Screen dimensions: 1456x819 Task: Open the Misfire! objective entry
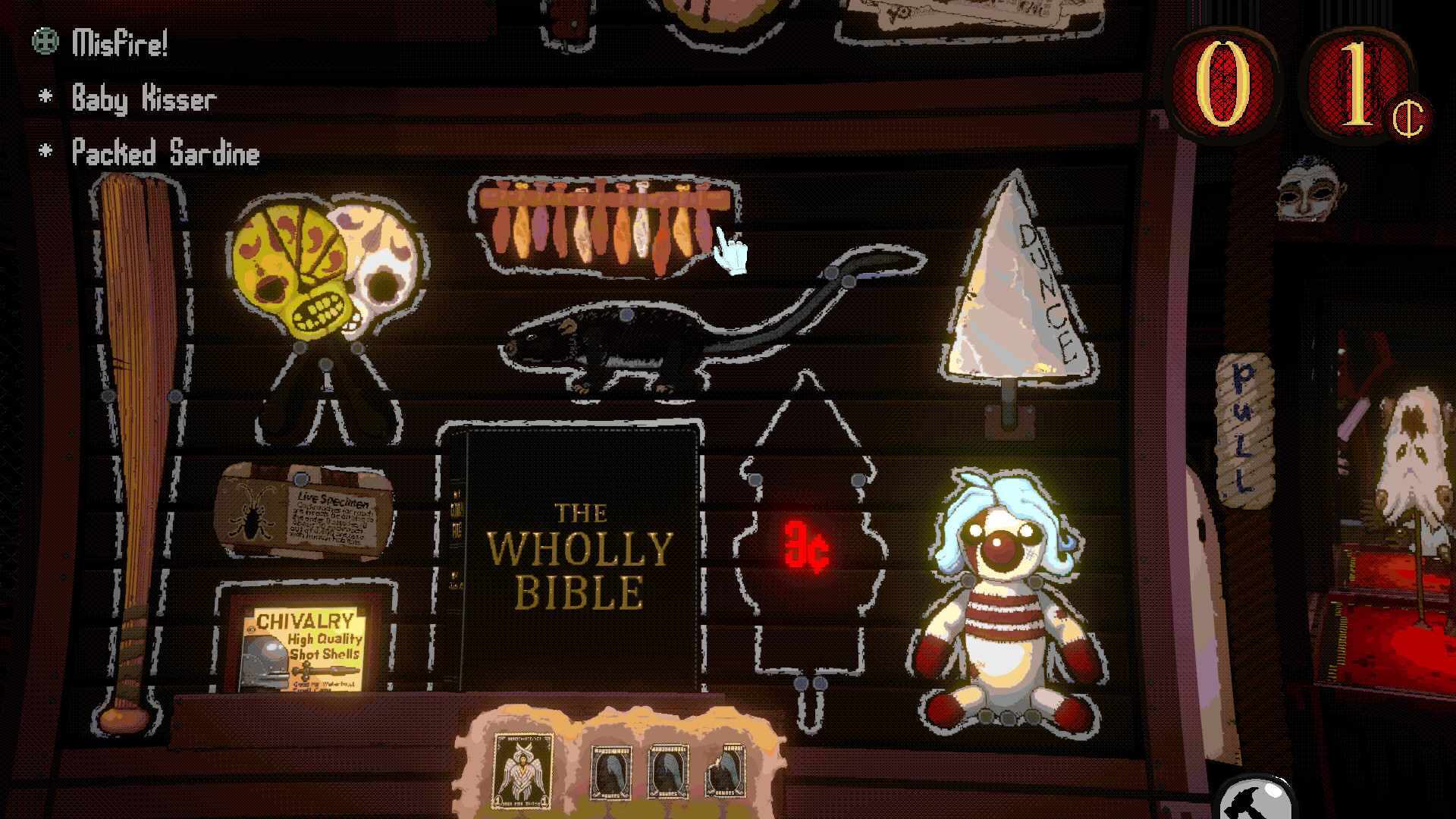click(x=119, y=43)
